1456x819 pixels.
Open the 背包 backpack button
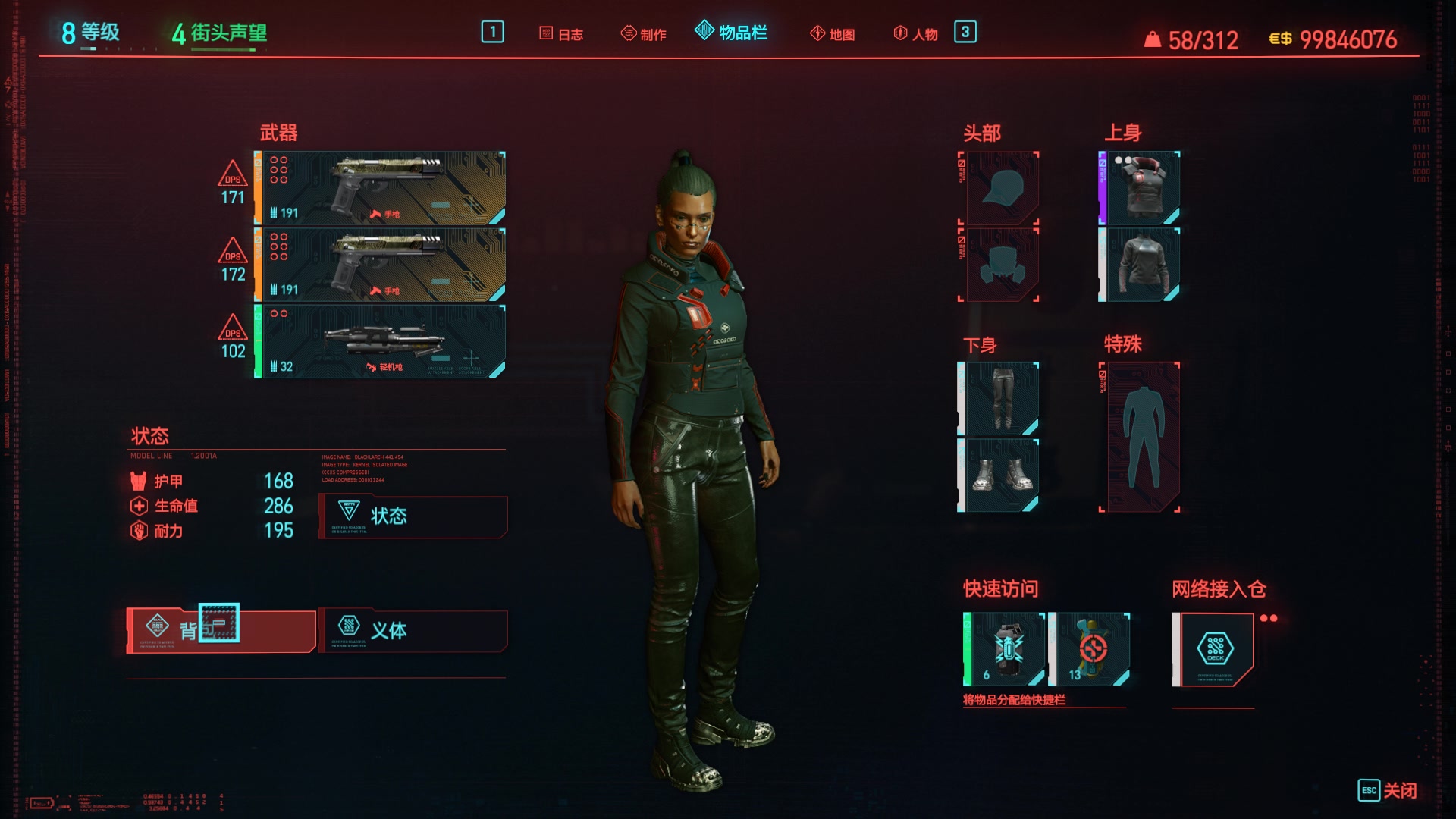[221, 630]
